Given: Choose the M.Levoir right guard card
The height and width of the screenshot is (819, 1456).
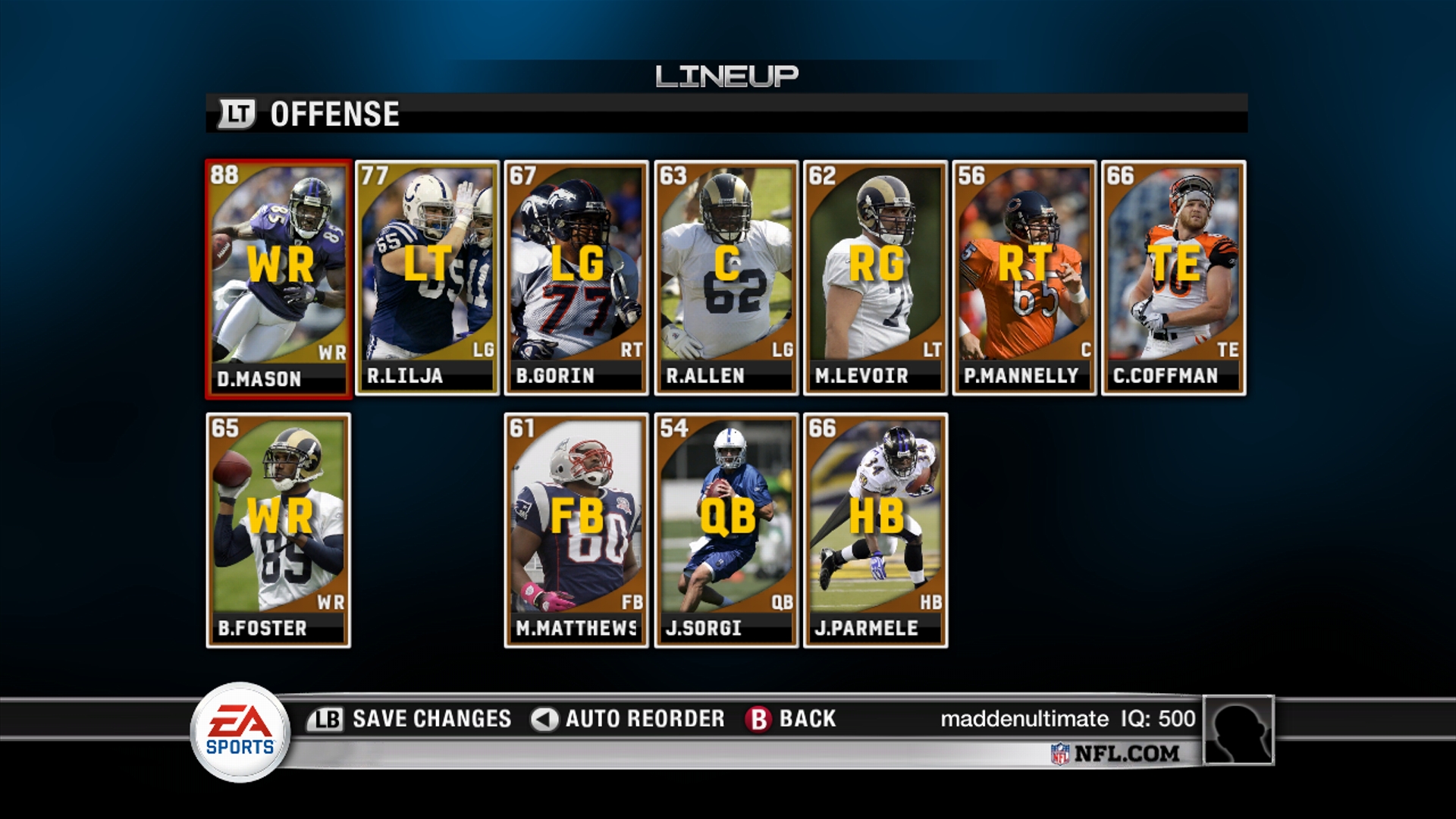Looking at the screenshot, I should click(875, 278).
